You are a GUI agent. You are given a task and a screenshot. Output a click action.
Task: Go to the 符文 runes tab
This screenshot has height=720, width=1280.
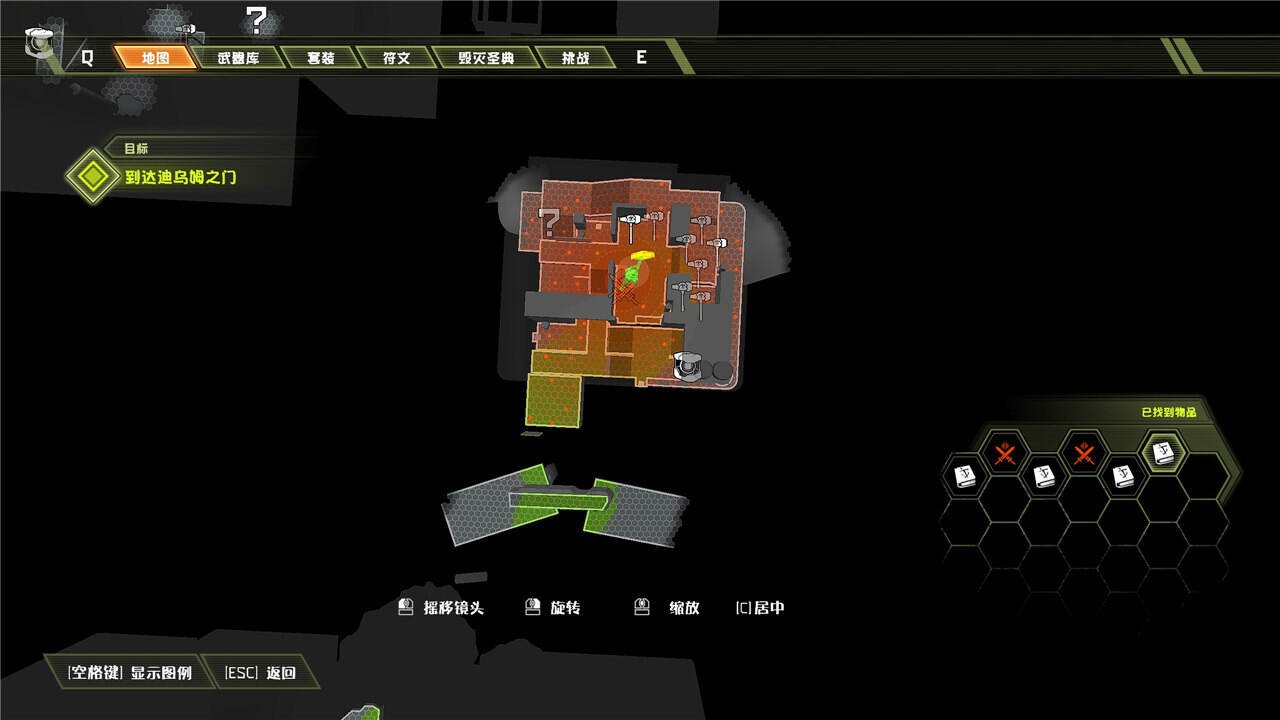point(396,57)
